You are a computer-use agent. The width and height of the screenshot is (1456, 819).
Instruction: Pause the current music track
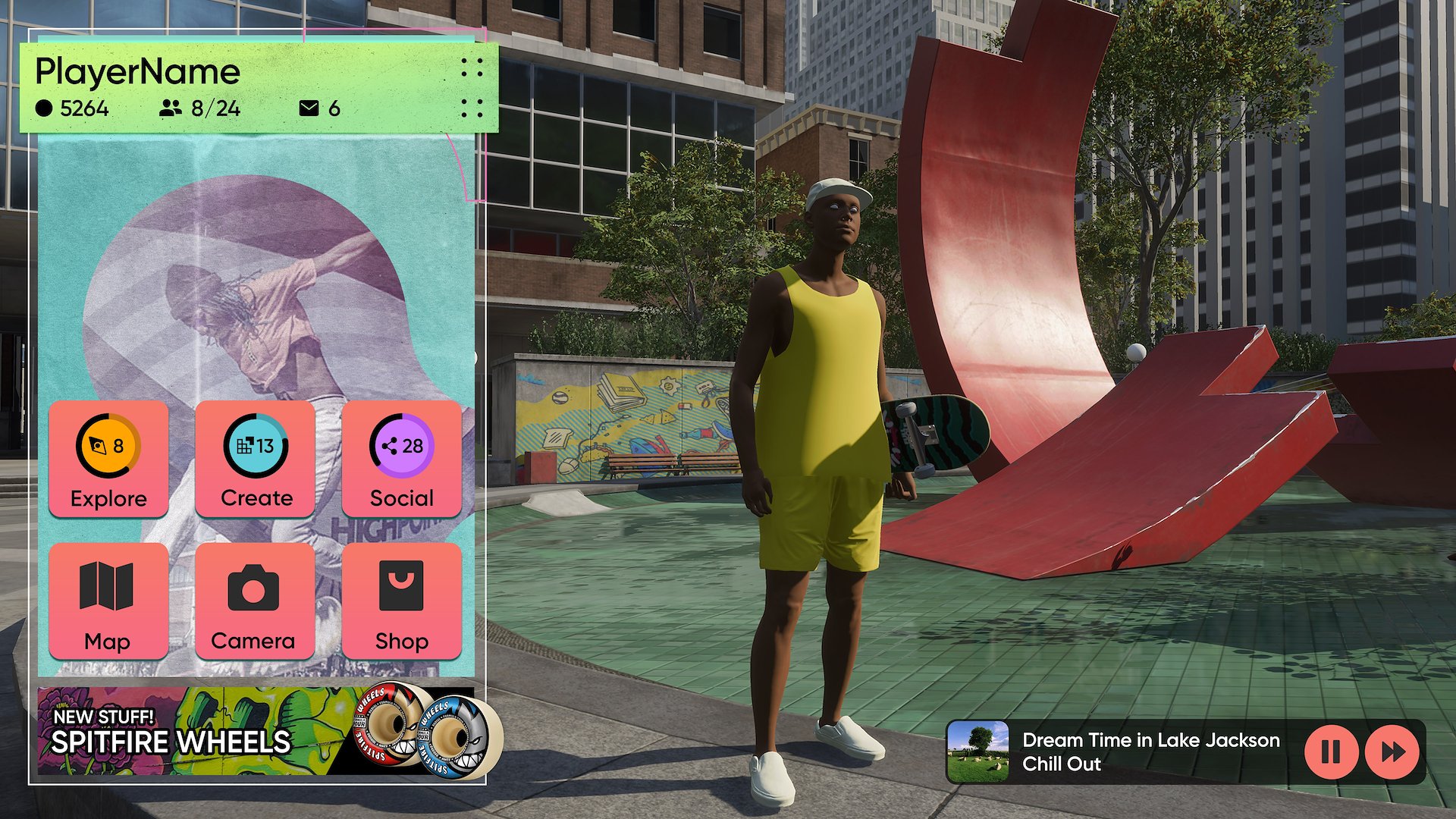[1331, 752]
